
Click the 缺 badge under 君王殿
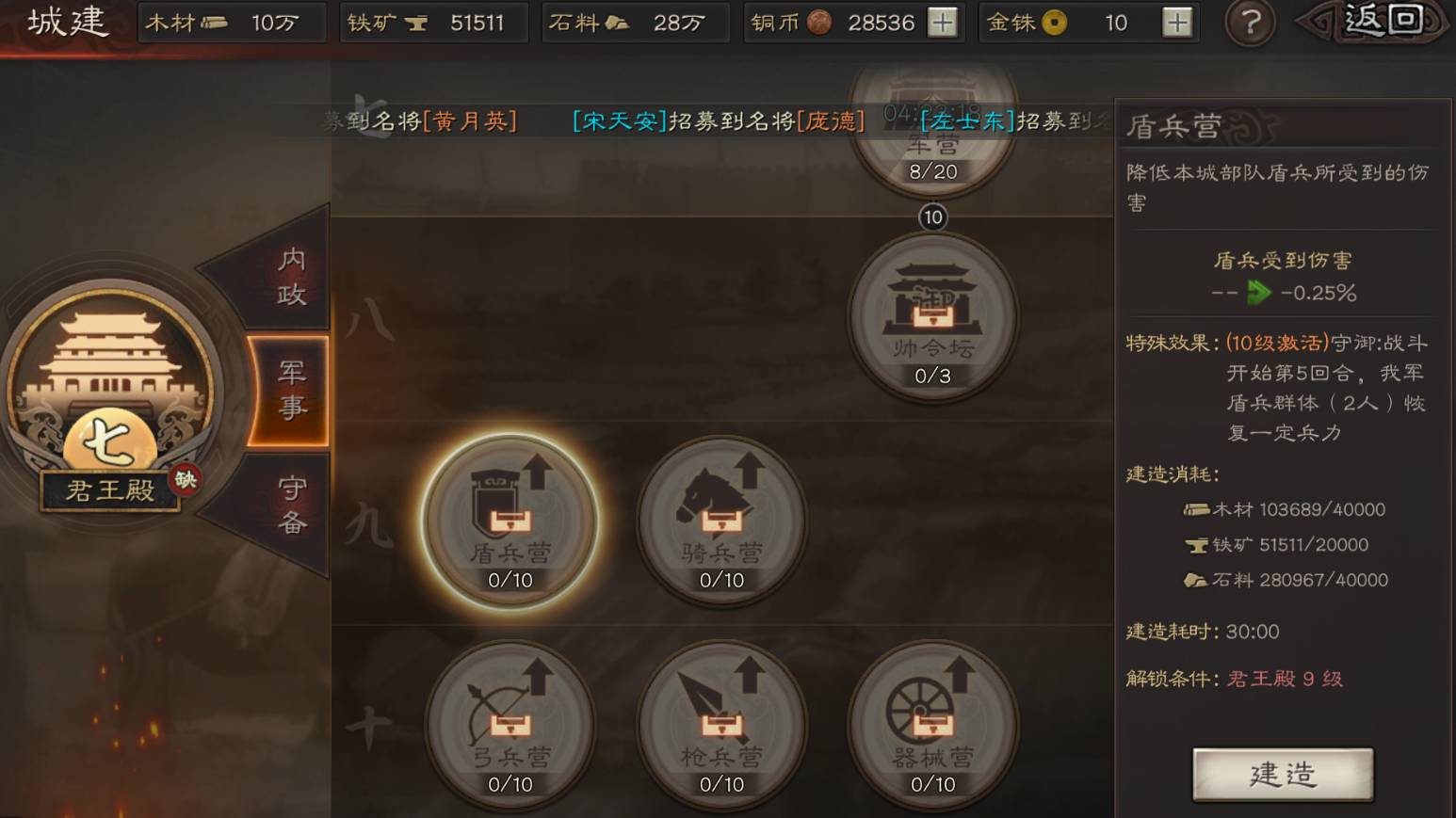point(186,479)
